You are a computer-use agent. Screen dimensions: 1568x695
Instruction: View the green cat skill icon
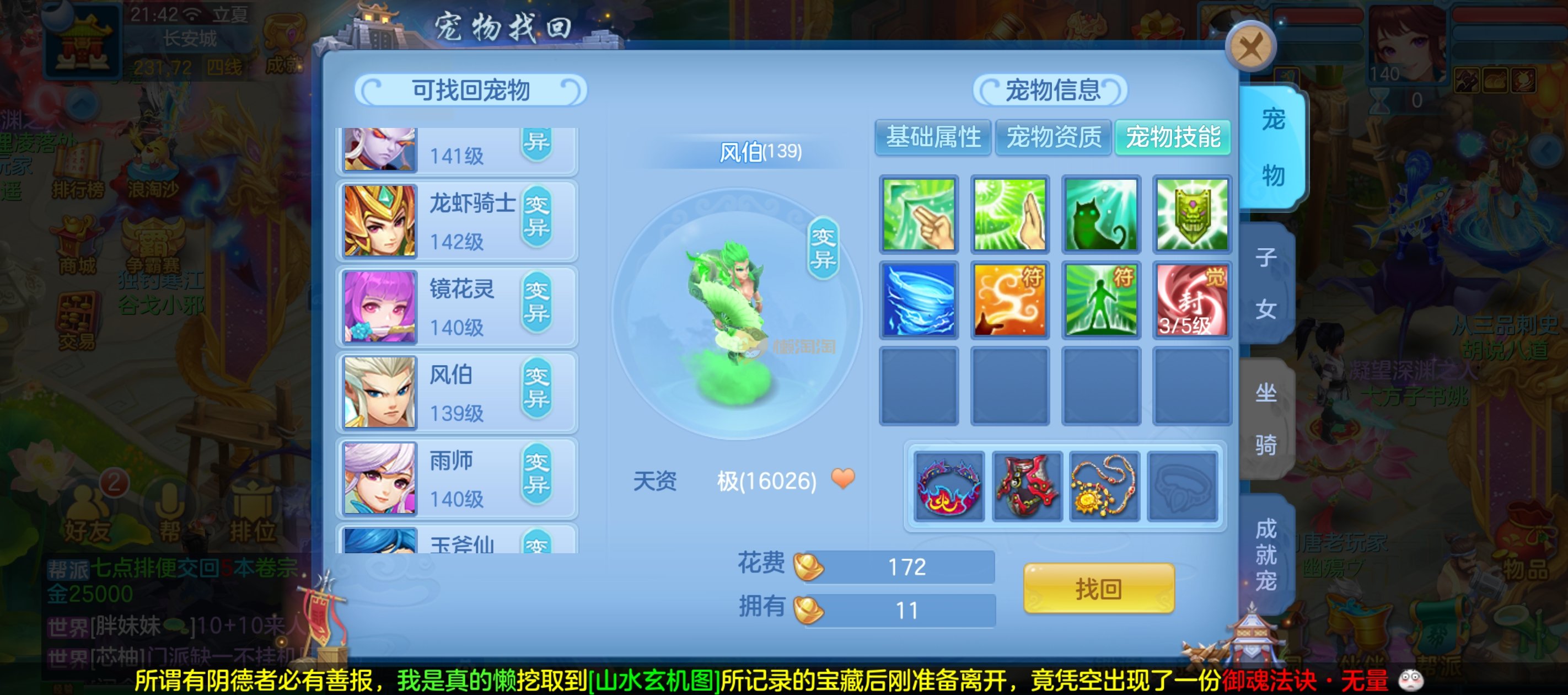[1100, 215]
